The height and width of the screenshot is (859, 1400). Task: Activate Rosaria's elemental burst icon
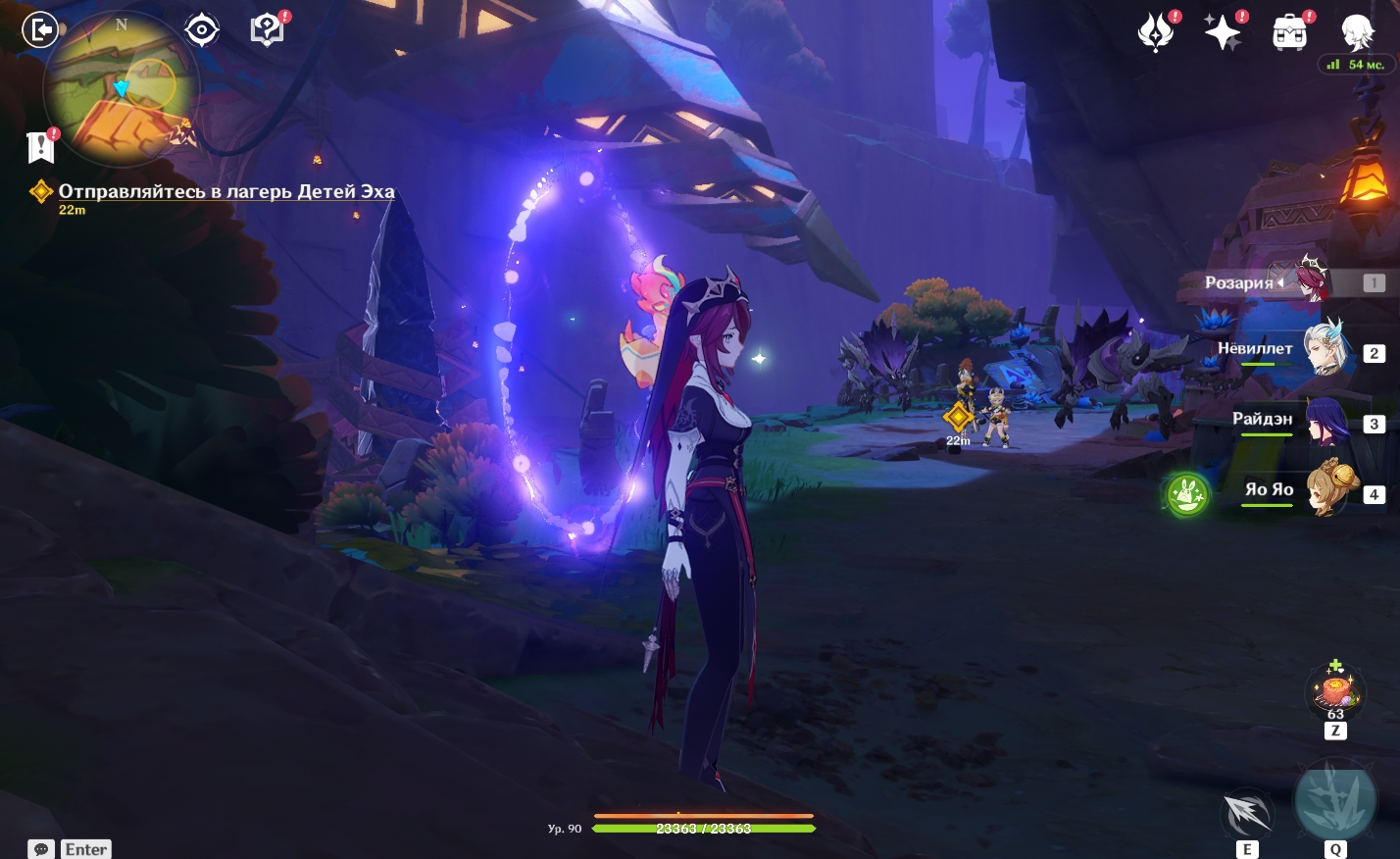click(1335, 799)
